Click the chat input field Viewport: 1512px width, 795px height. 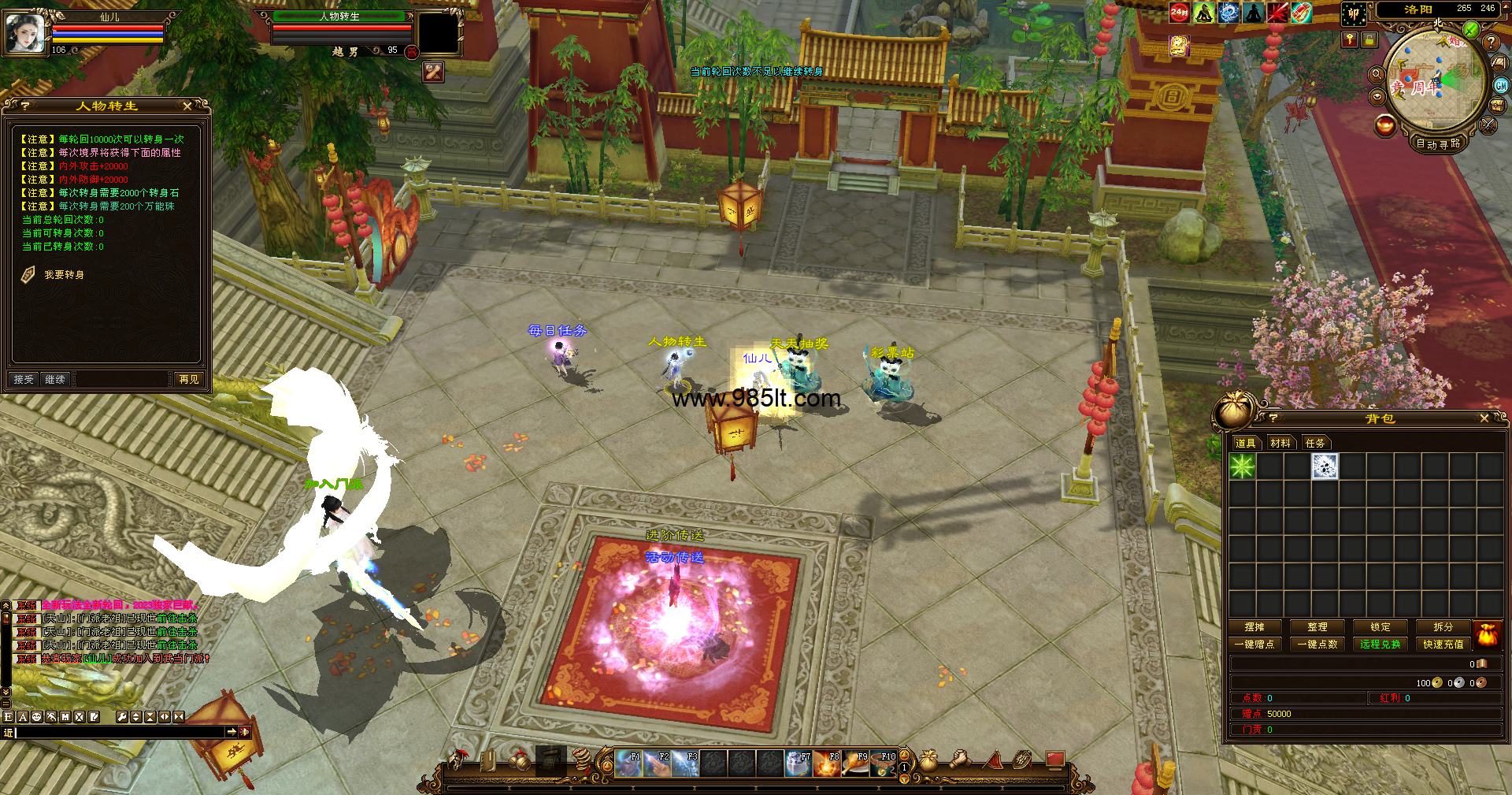click(x=118, y=733)
